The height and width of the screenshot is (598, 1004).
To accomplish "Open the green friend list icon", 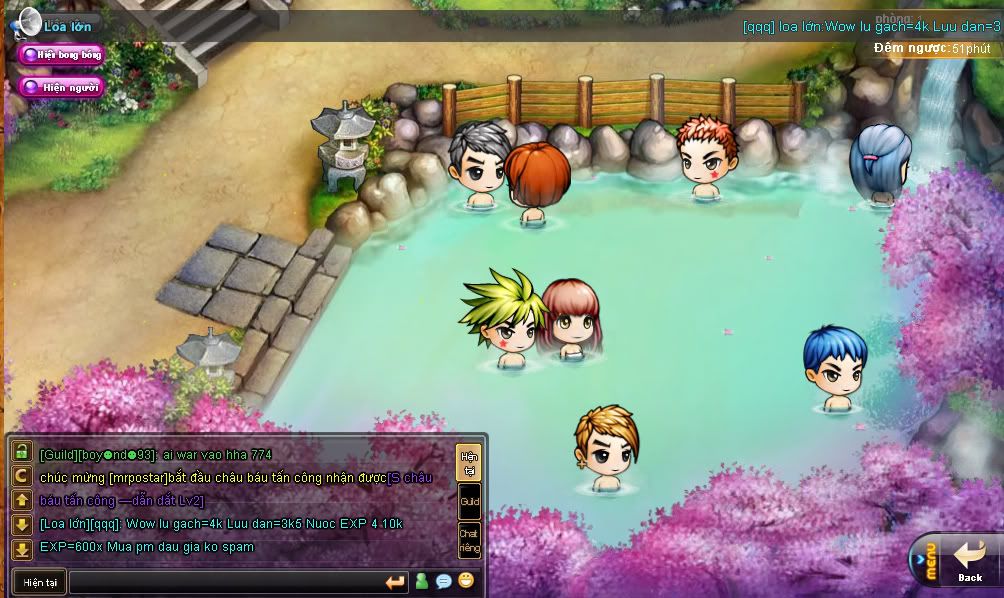I will pos(422,581).
